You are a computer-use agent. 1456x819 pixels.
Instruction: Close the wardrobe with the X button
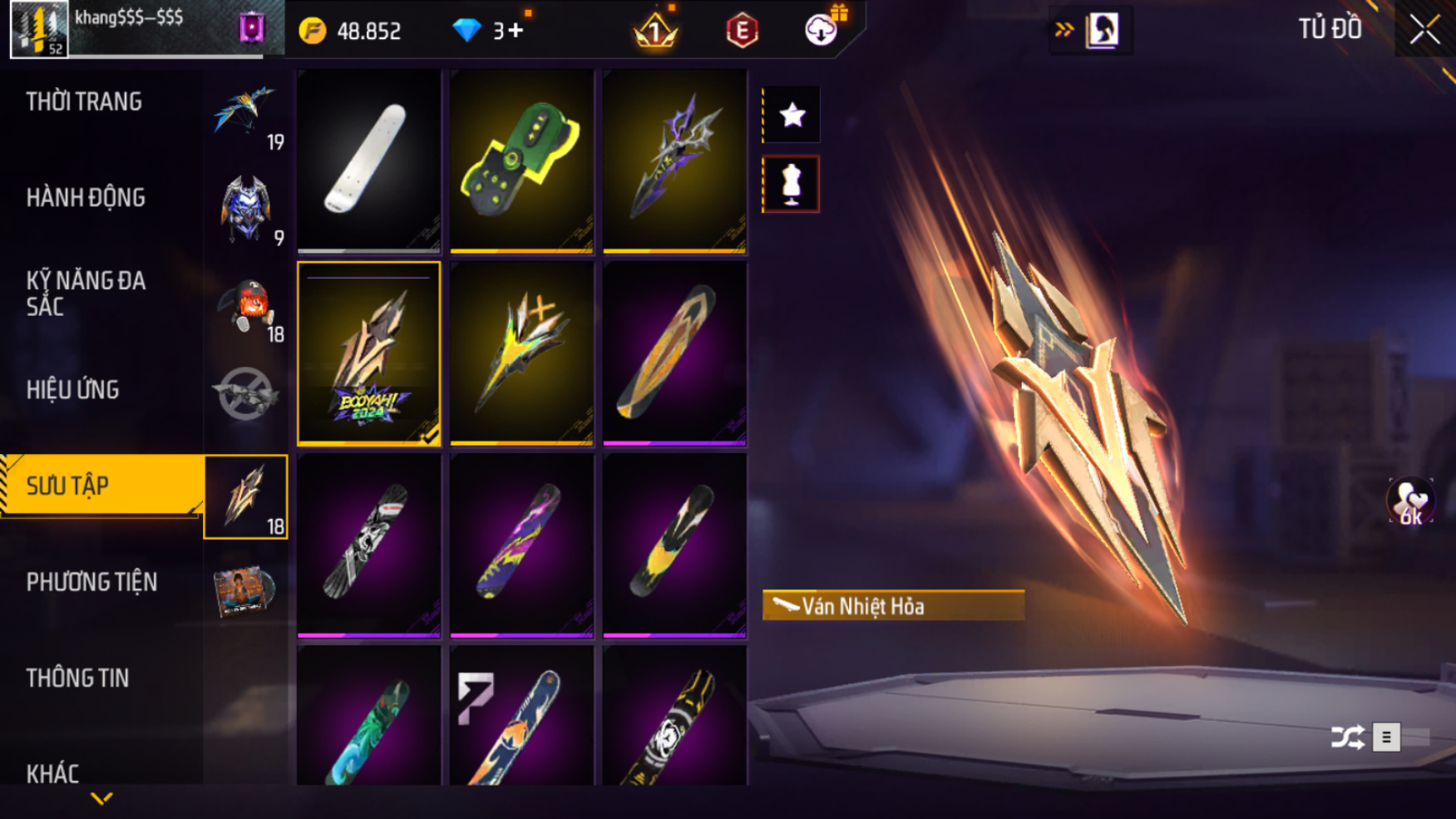(1424, 30)
